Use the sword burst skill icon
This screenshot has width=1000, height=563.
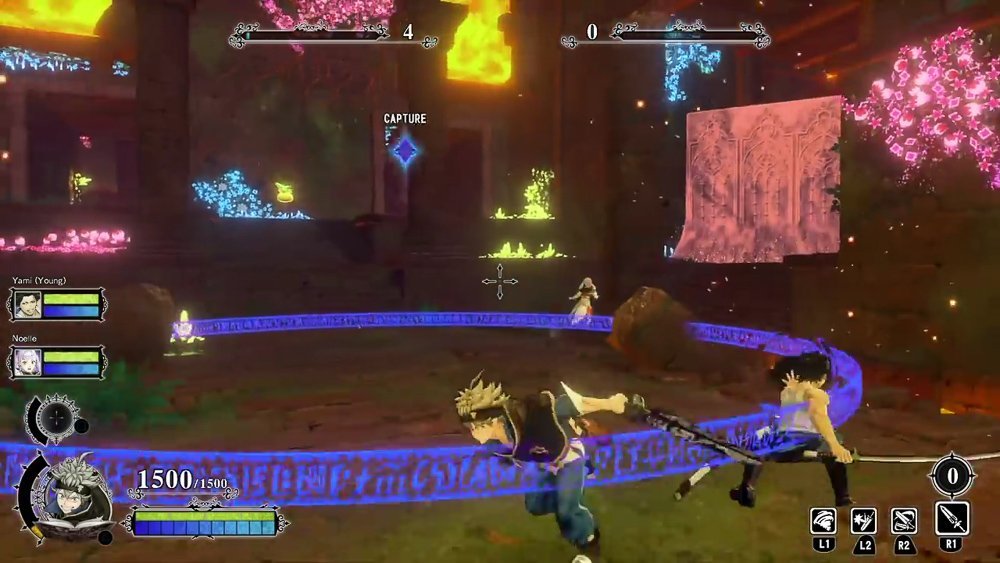pos(863,520)
